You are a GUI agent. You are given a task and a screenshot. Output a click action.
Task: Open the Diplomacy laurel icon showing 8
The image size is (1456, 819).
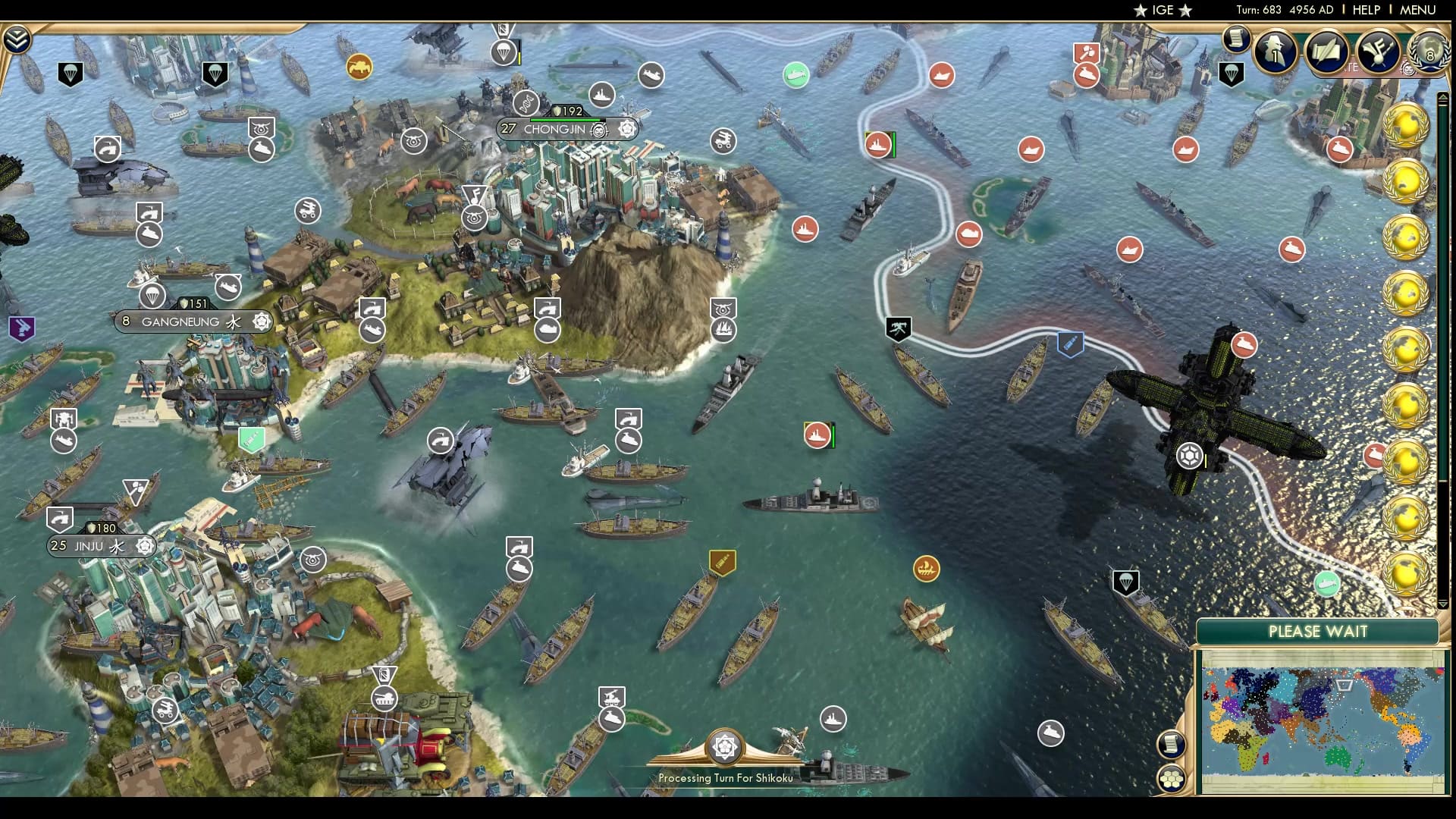pos(1429,53)
